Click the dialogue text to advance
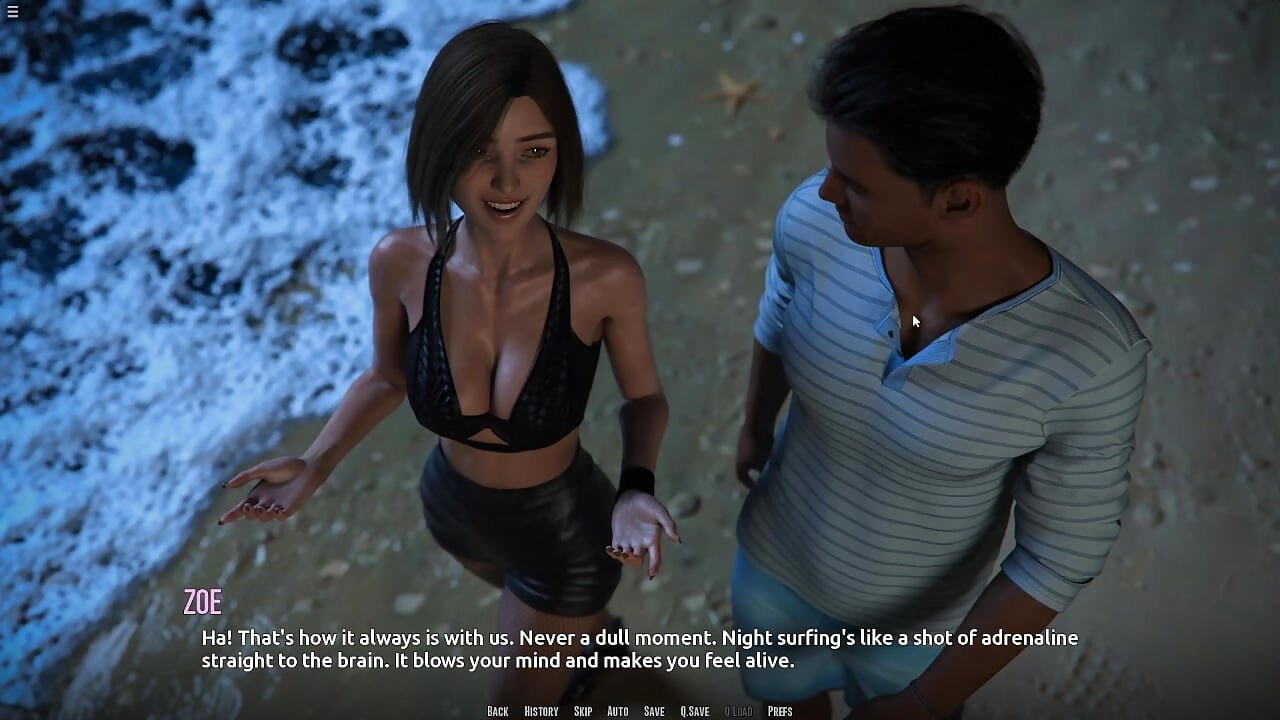 (640, 648)
